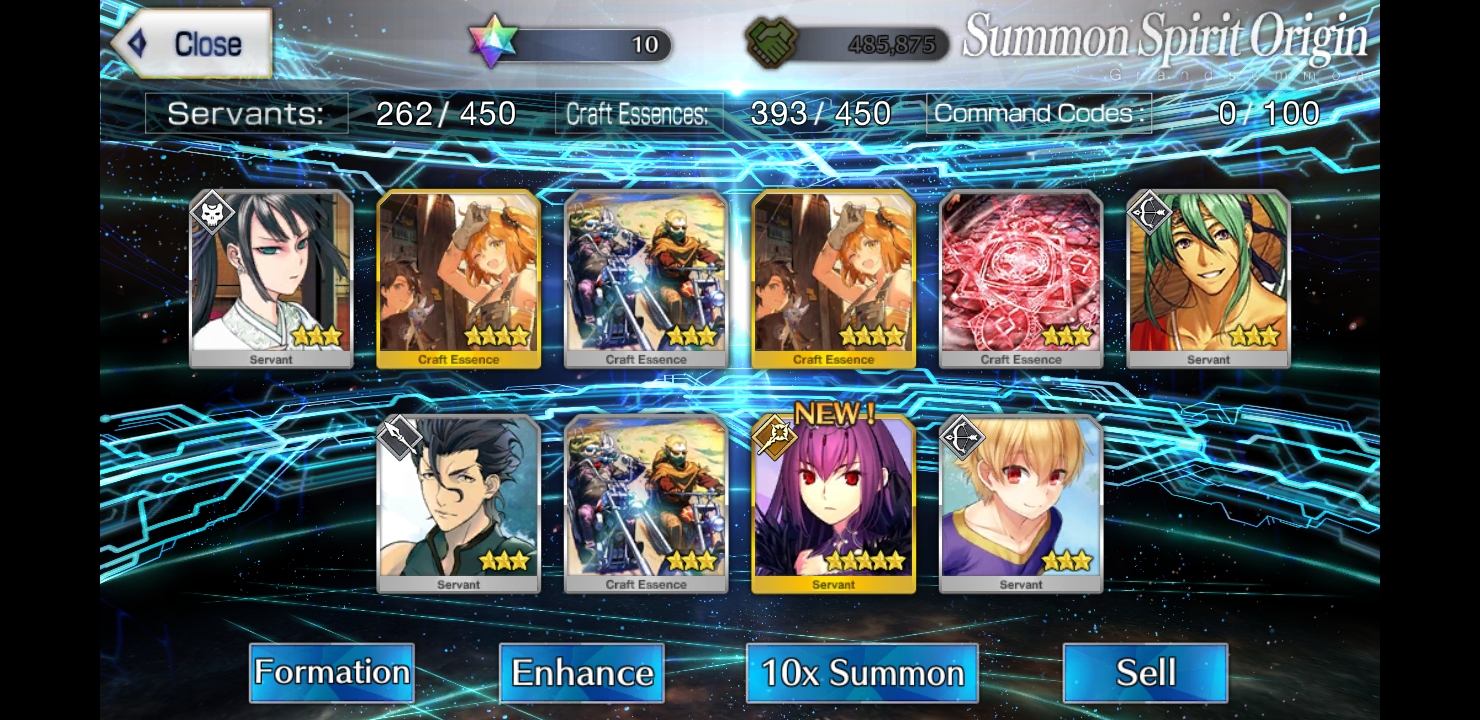Close the summon results screen
Image resolution: width=1480 pixels, height=720 pixels.
pos(192,44)
